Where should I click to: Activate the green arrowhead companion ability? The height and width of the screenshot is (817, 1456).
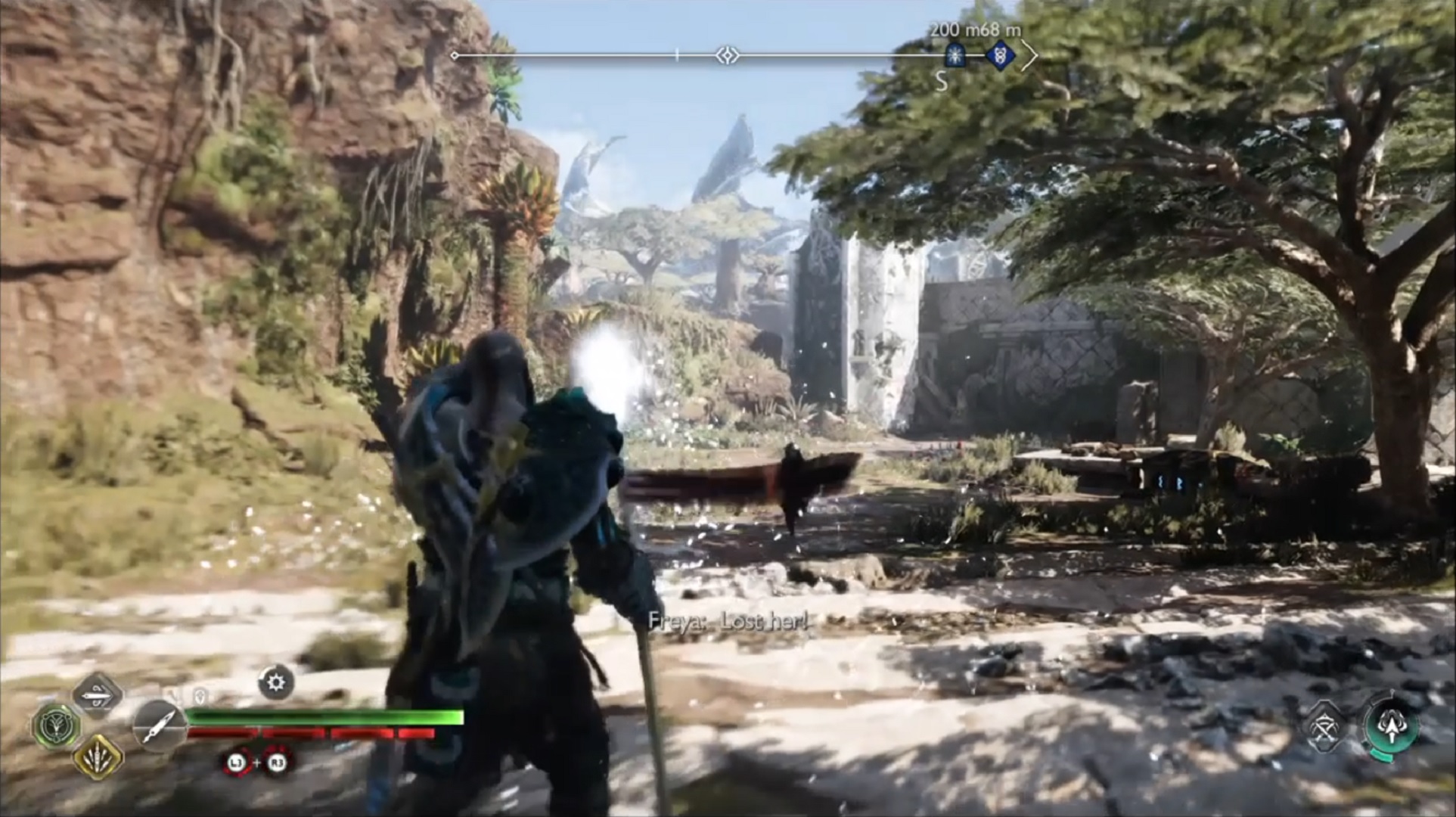coord(1390,726)
